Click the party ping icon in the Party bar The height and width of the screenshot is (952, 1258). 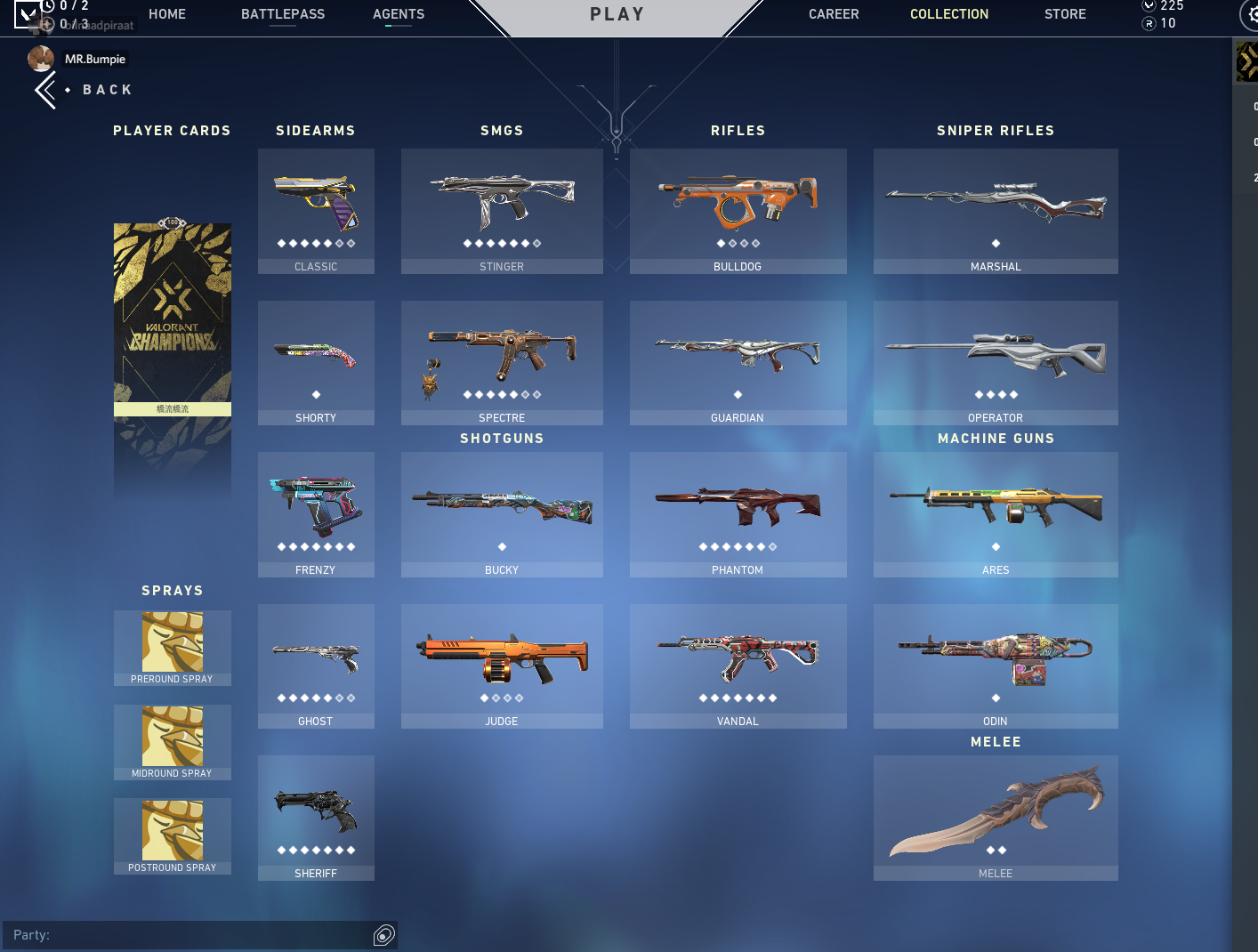click(383, 935)
